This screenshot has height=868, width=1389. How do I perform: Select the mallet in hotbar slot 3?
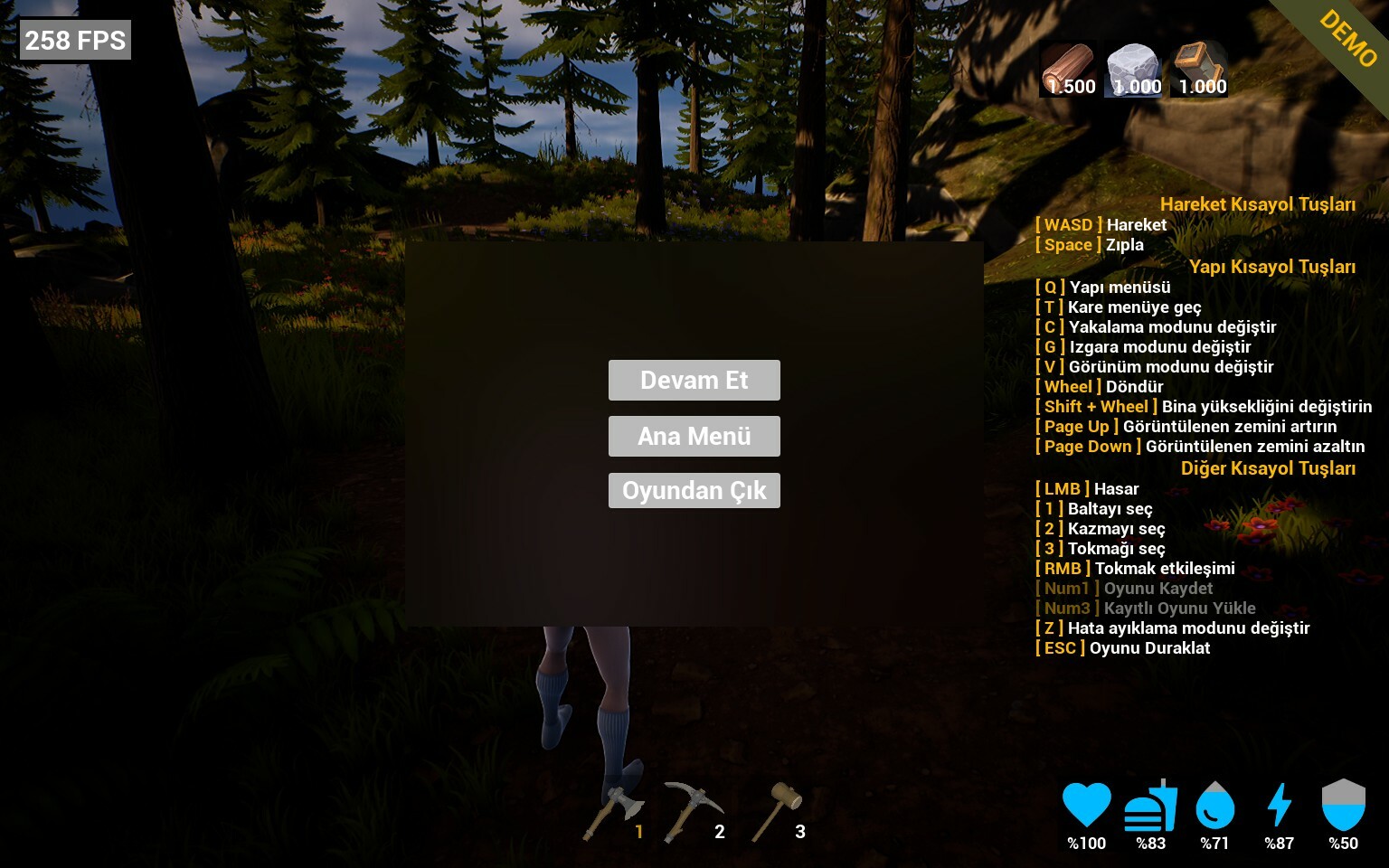point(785,805)
